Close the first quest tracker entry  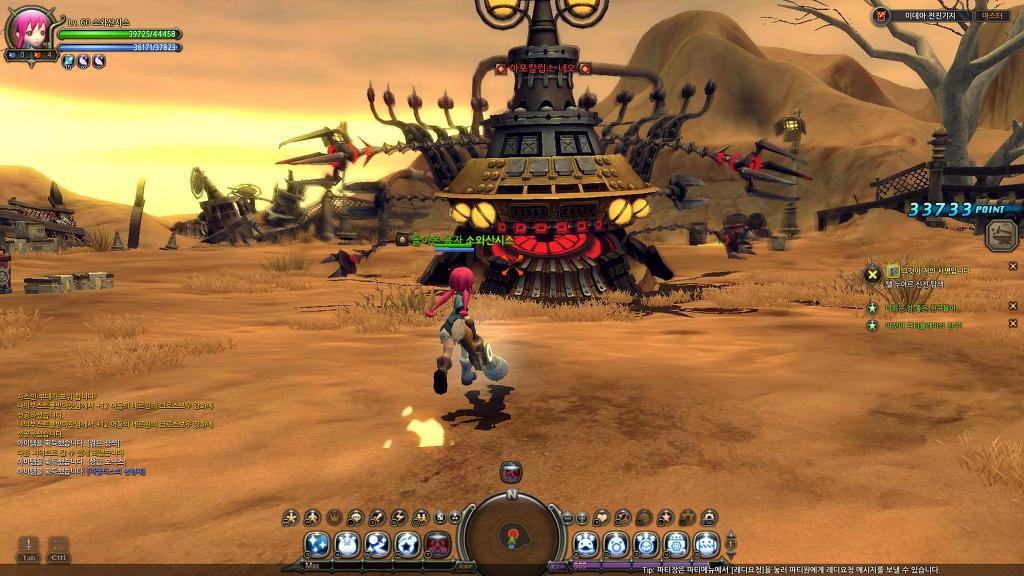(1012, 271)
